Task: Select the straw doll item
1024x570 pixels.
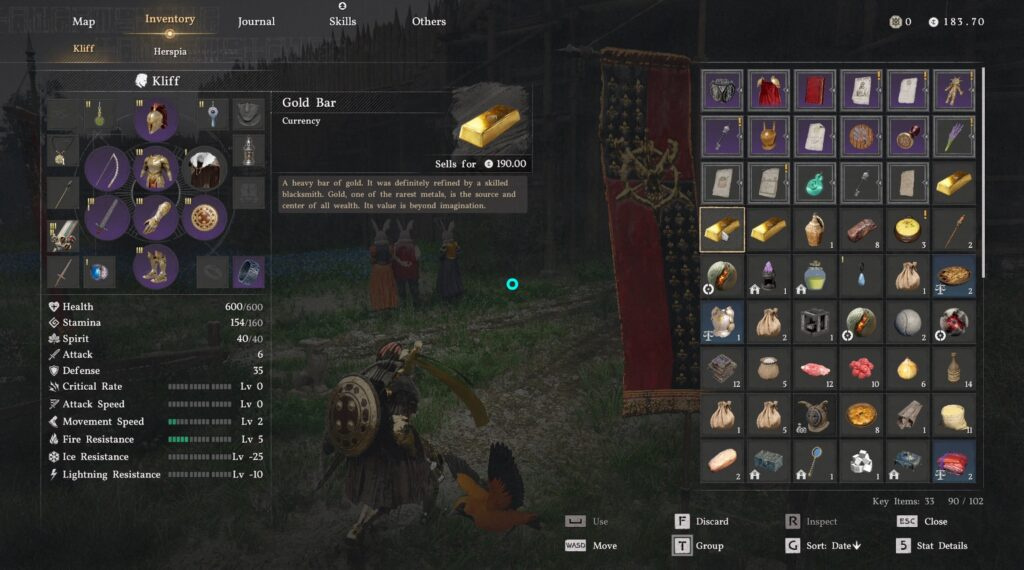Action: click(954, 90)
